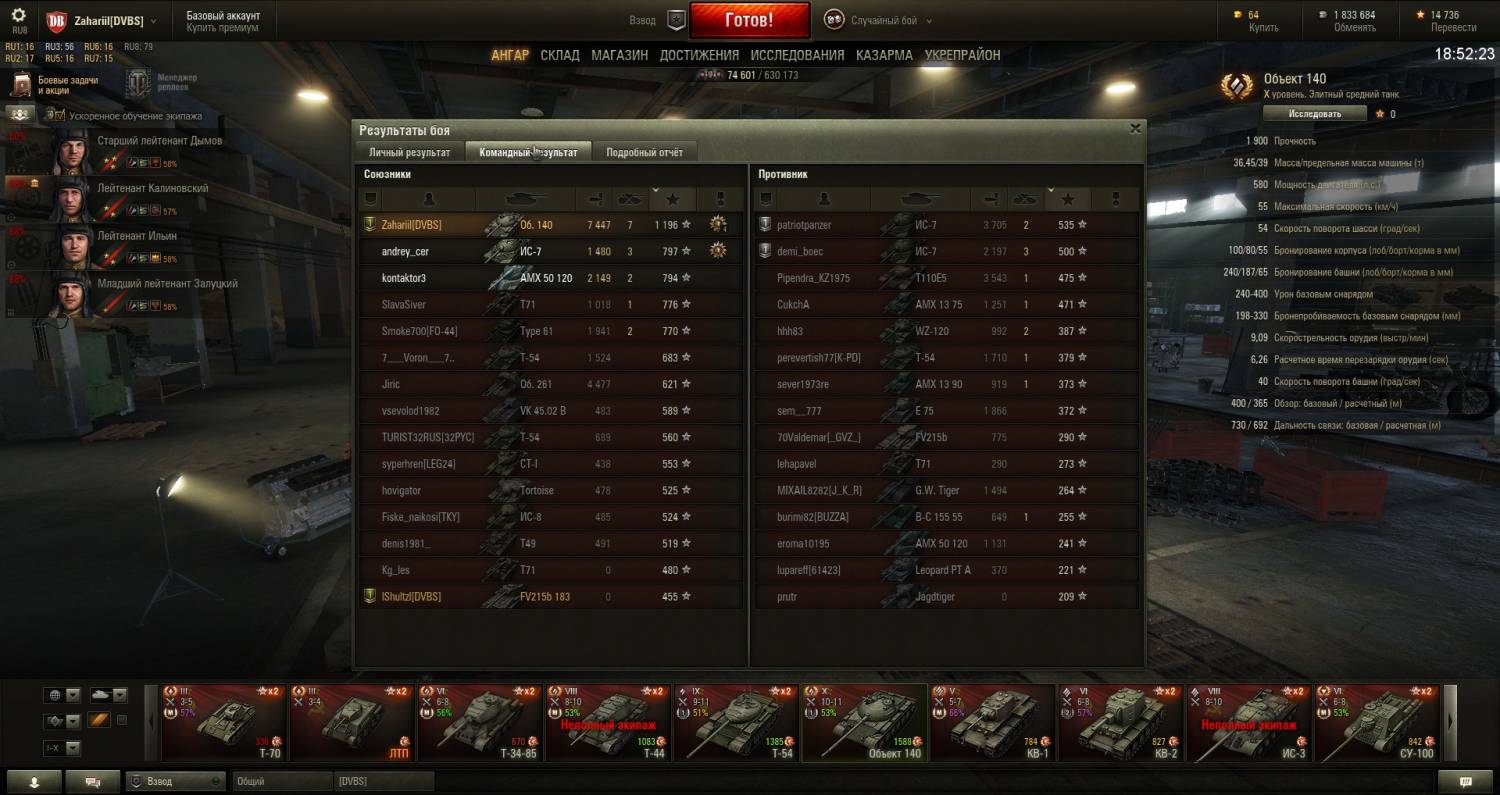Click the red Готов! battle button
This screenshot has height=795, width=1500.
coord(748,20)
